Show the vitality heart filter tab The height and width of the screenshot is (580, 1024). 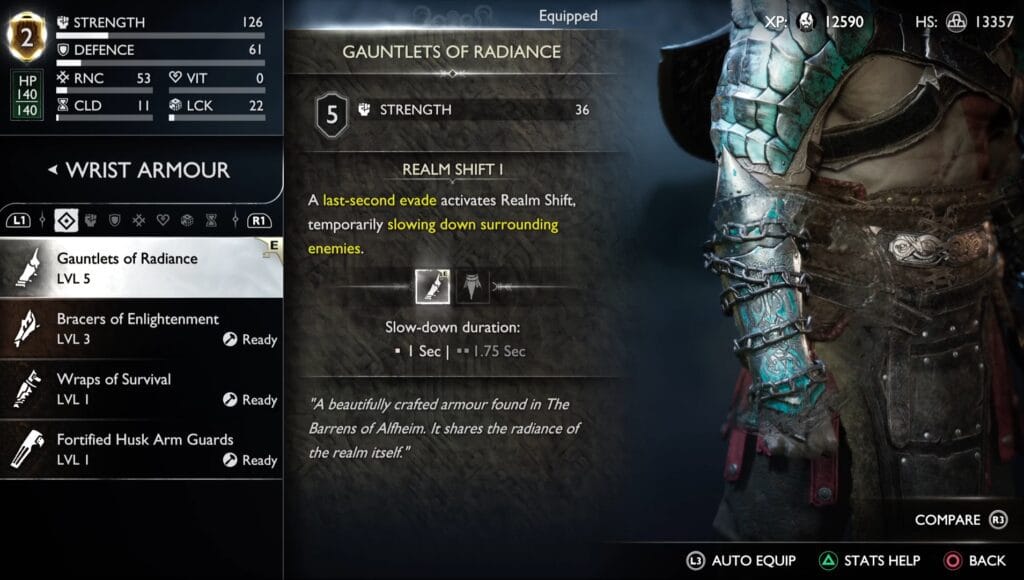click(x=163, y=219)
